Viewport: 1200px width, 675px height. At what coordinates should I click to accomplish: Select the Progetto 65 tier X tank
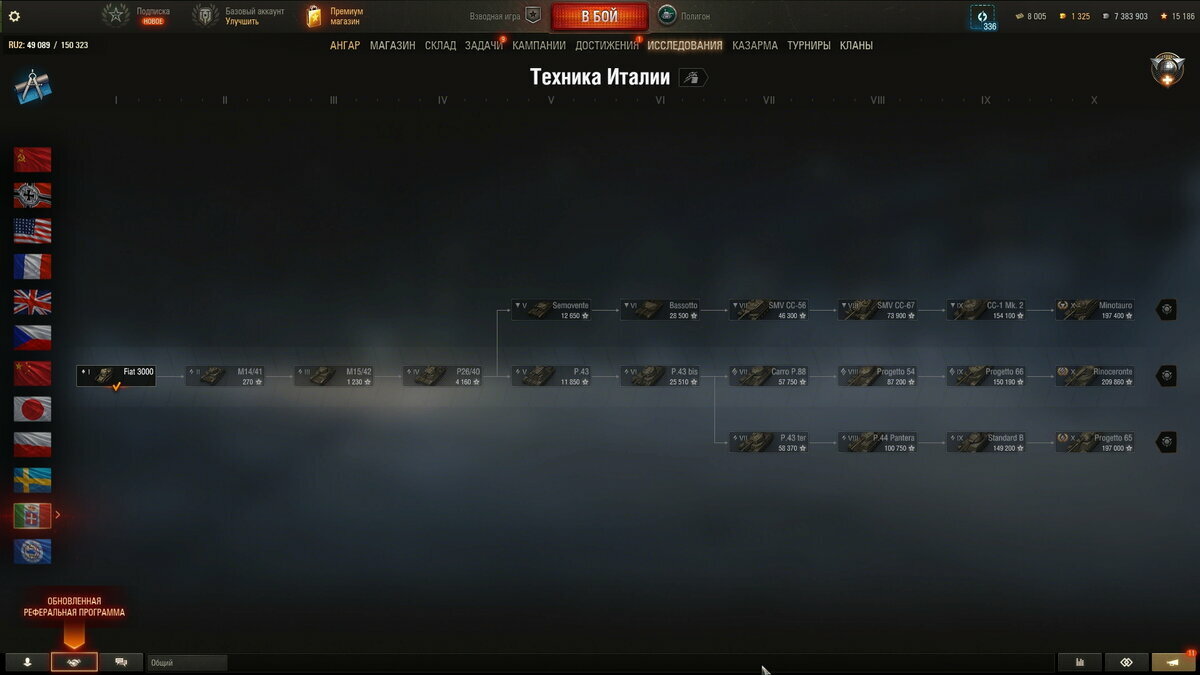tap(1095, 441)
